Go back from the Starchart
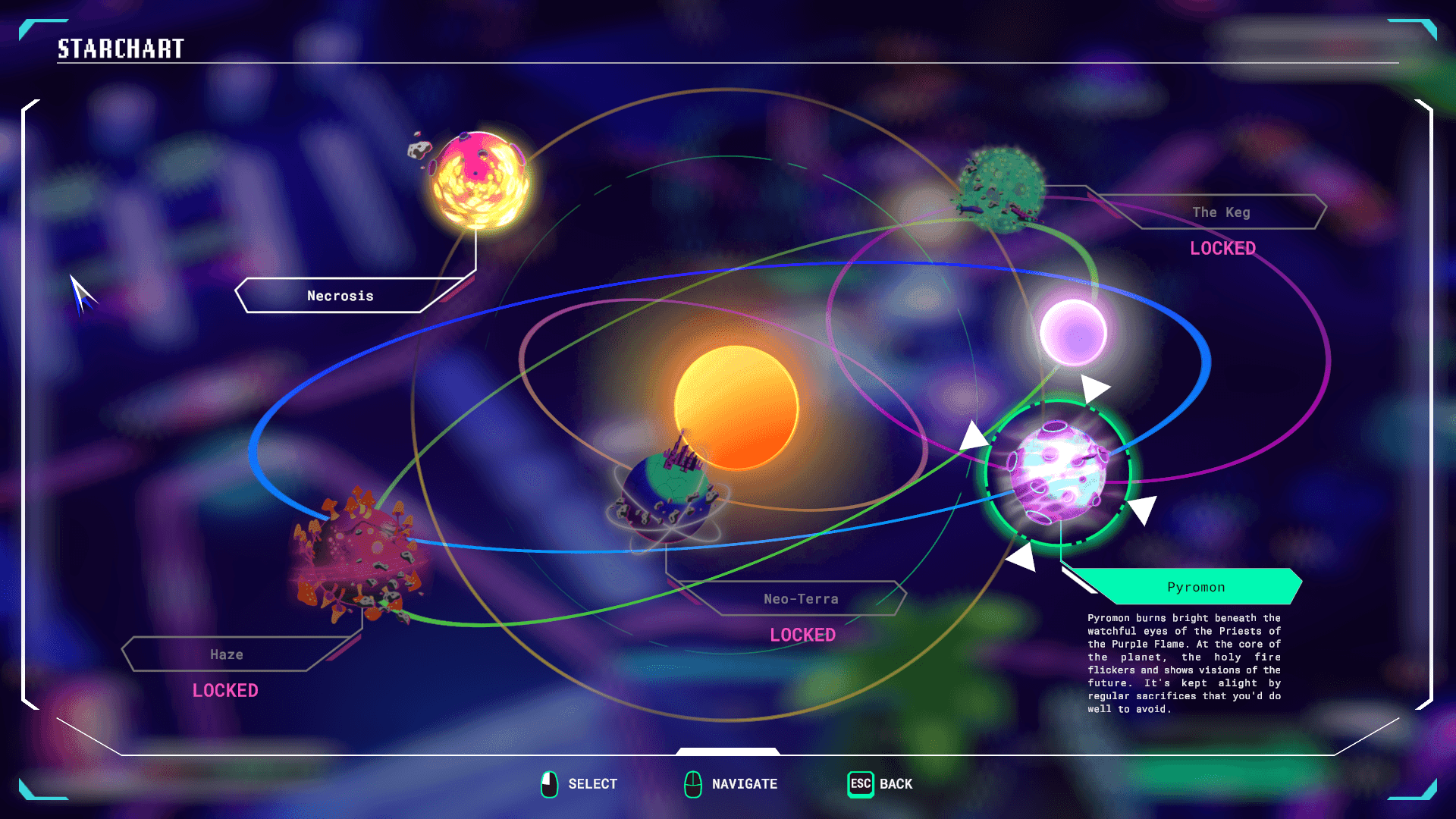Image resolution: width=1456 pixels, height=819 pixels. (x=880, y=784)
